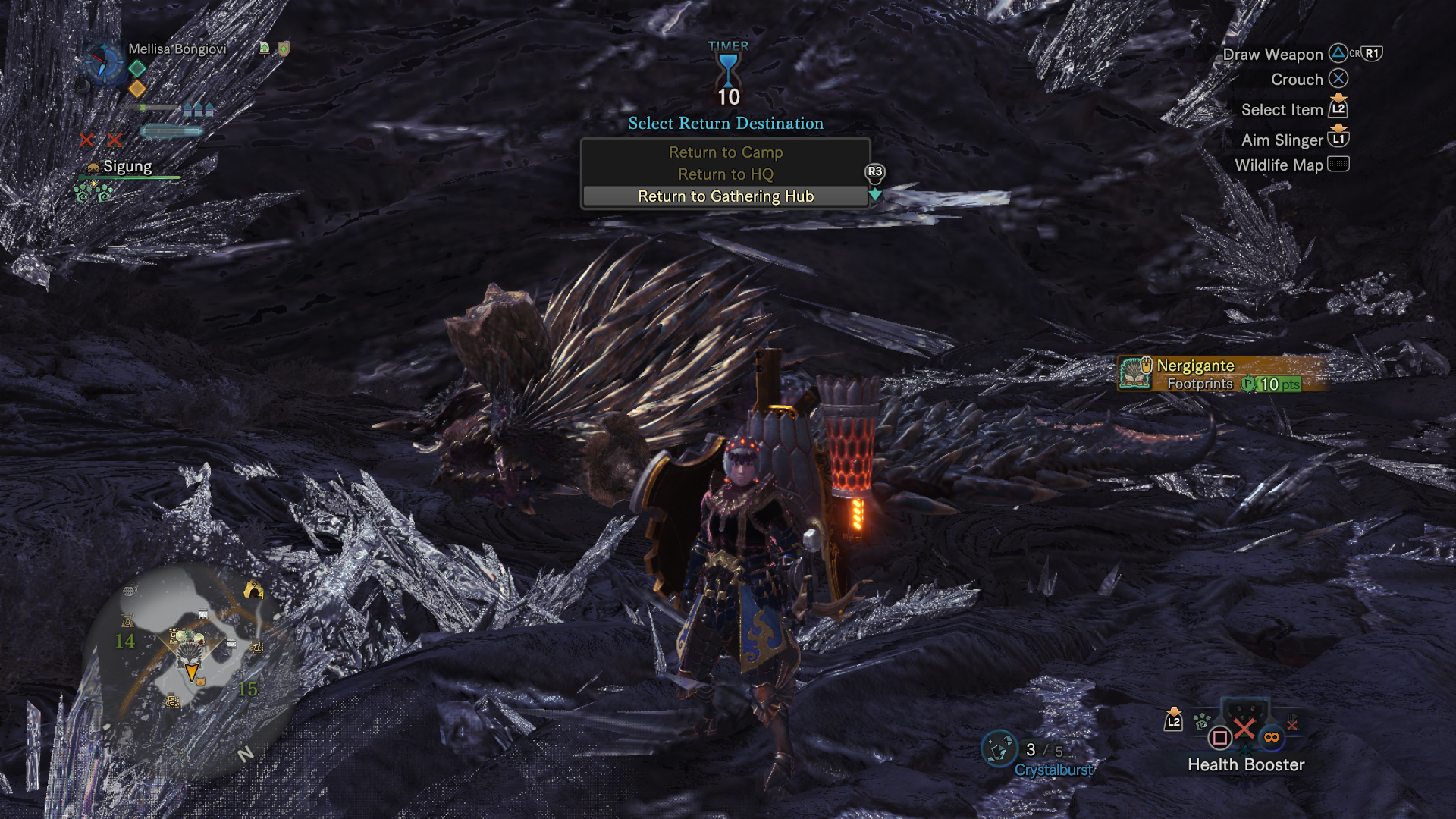Select Return to Gathering Hub
The width and height of the screenshot is (1456, 819).
tap(725, 196)
